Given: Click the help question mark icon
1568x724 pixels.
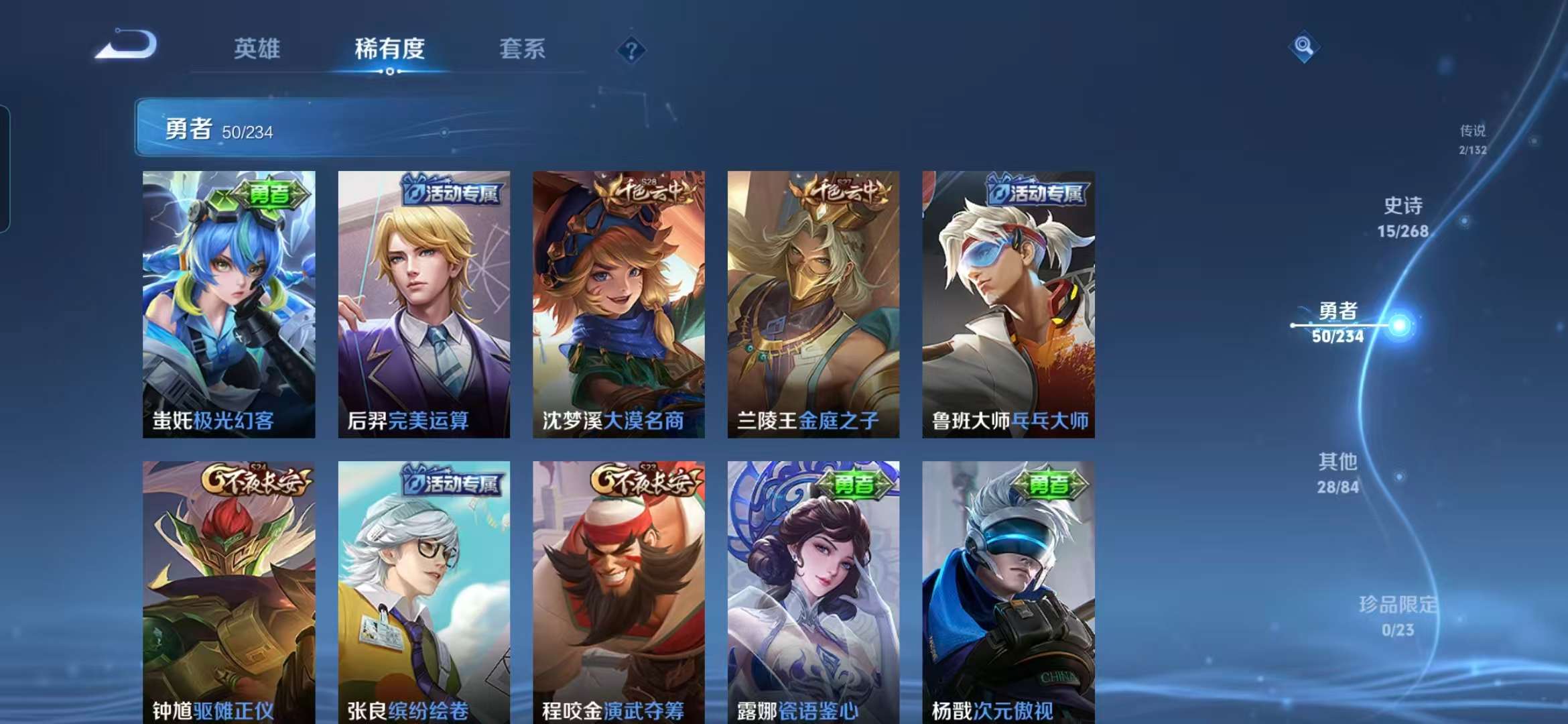Looking at the screenshot, I should (x=632, y=49).
